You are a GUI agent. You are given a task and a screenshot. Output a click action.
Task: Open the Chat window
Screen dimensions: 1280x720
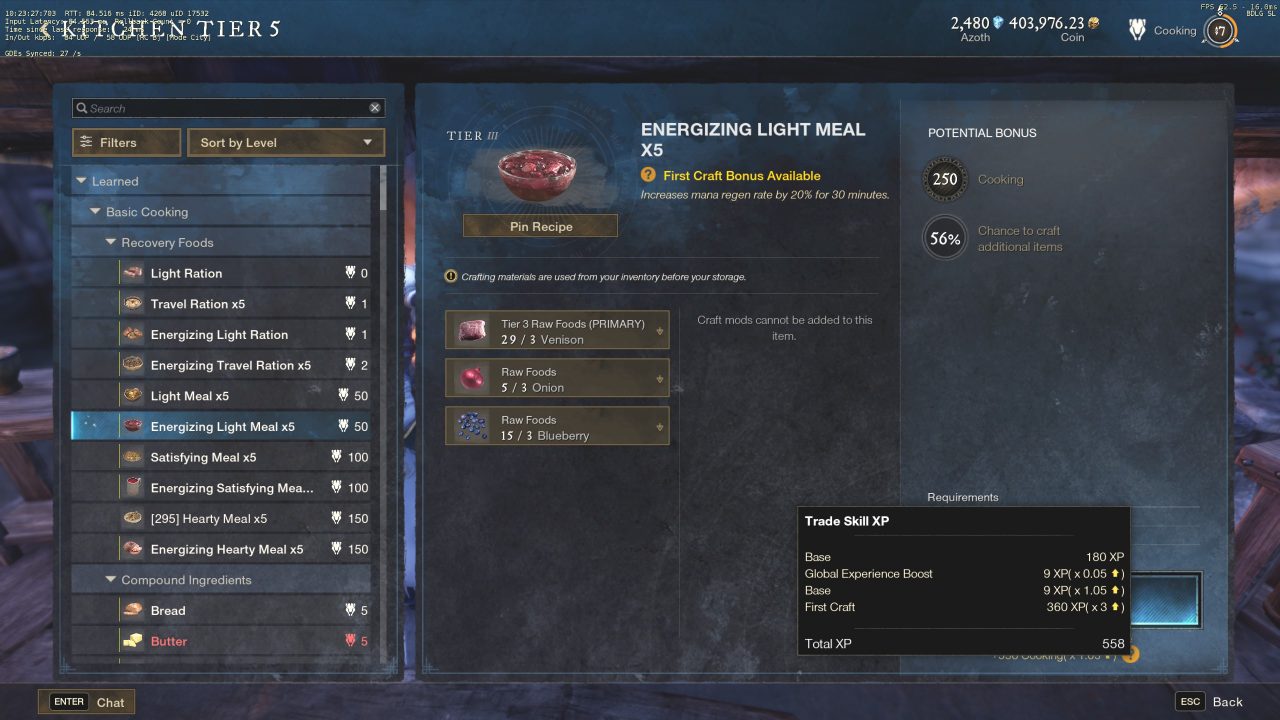87,701
